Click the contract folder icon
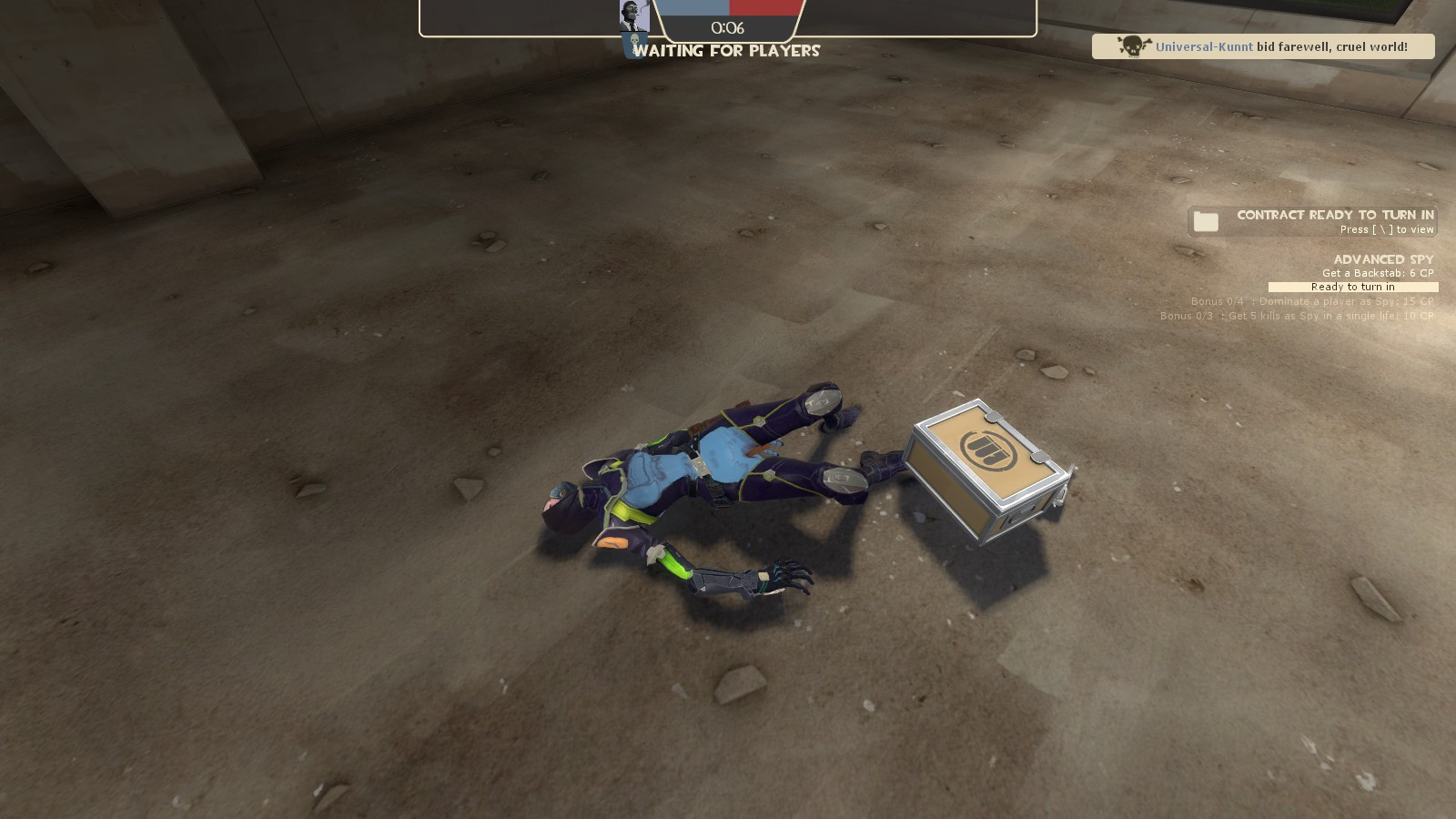1456x819 pixels. tap(1205, 220)
